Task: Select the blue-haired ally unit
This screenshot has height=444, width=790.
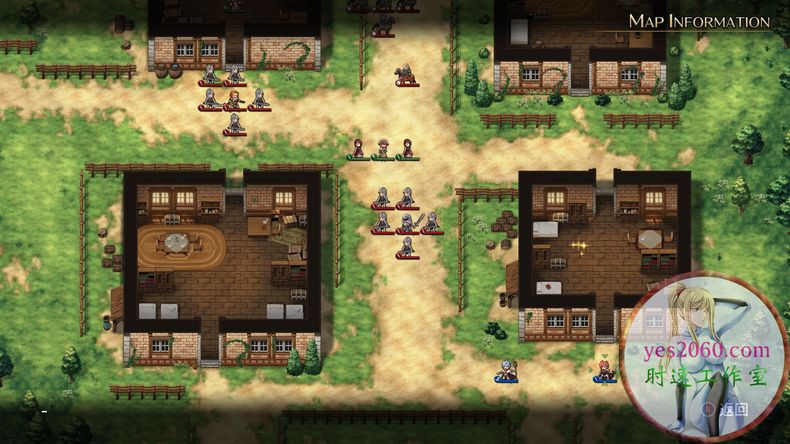Action: click(x=506, y=372)
